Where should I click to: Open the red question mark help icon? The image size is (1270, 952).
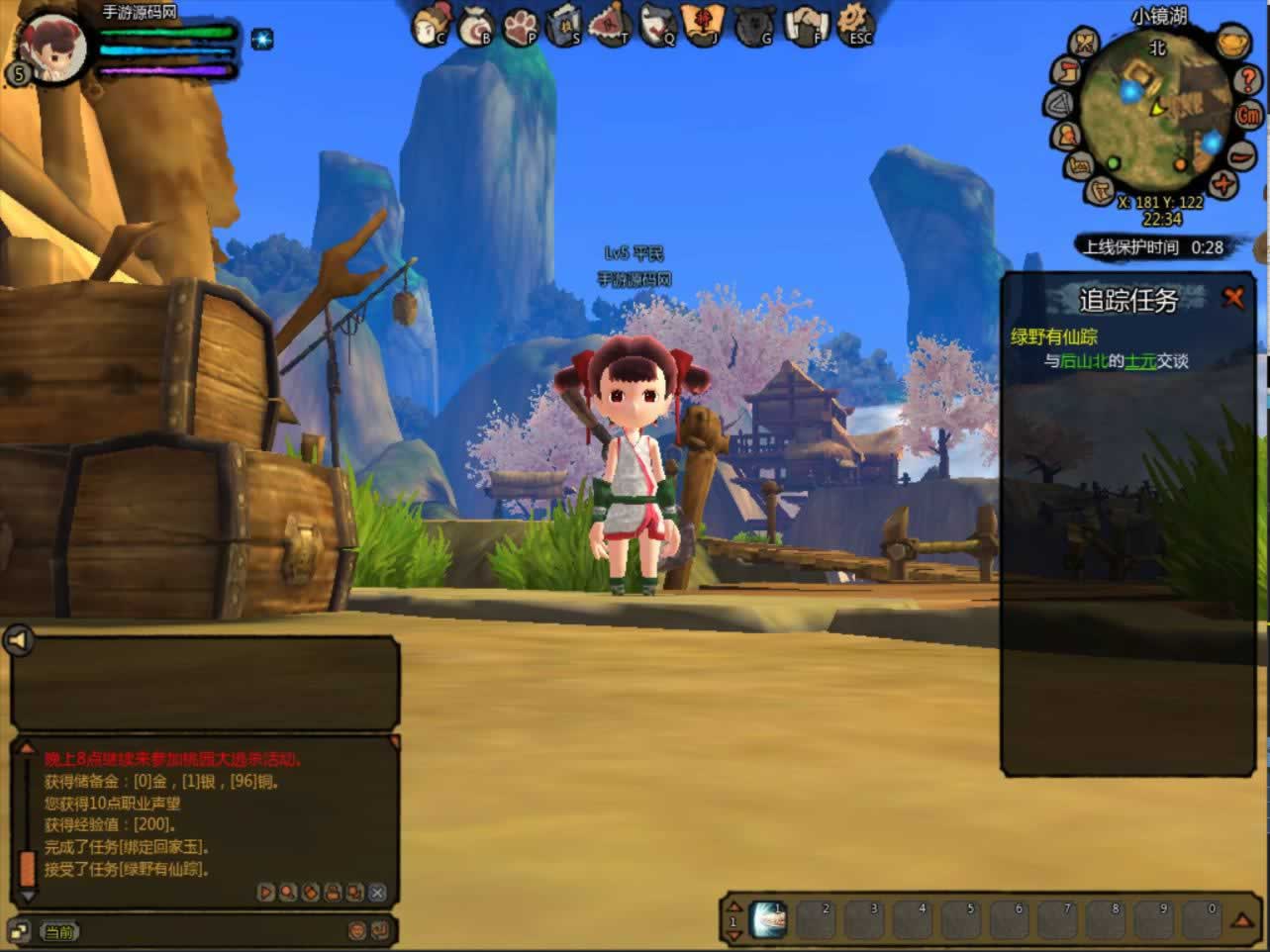pos(1248,80)
